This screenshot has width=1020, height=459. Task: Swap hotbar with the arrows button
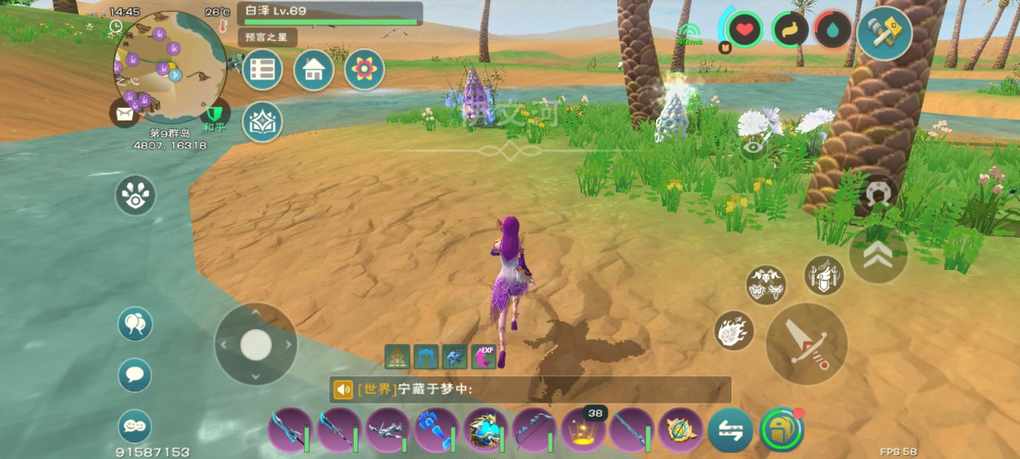(x=730, y=432)
